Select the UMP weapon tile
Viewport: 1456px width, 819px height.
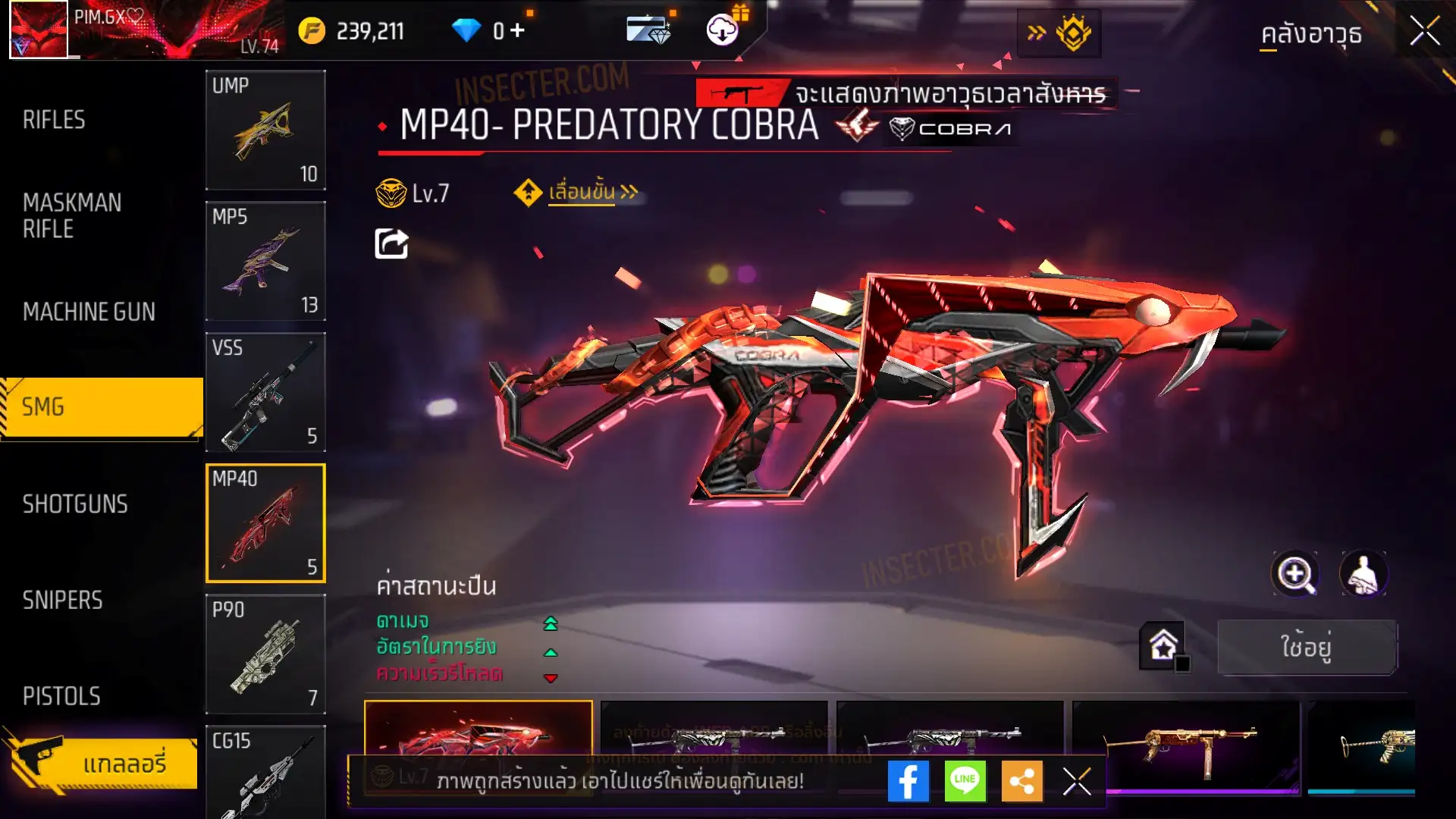pos(265,130)
